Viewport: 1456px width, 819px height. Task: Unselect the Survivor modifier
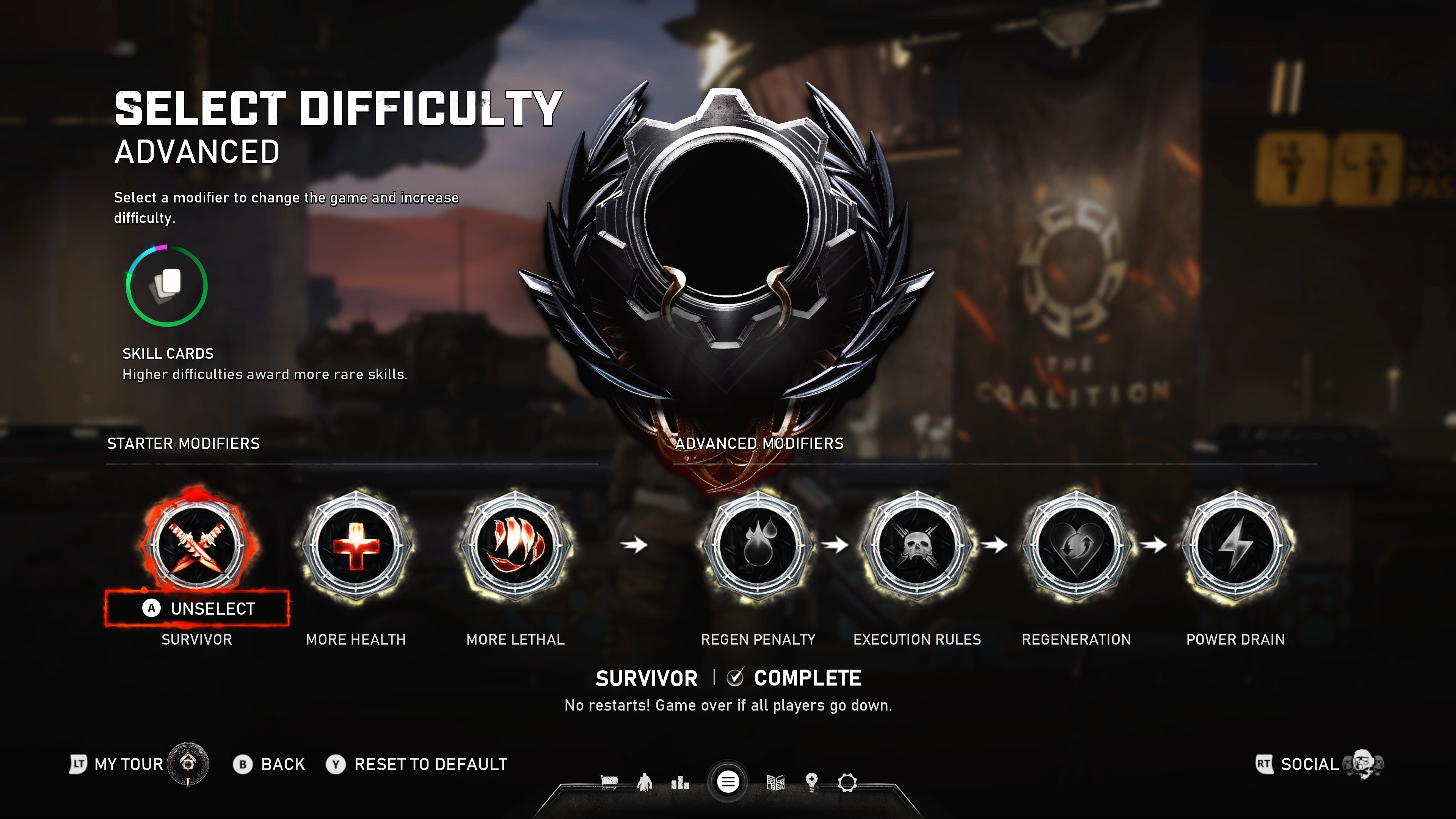tap(197, 608)
